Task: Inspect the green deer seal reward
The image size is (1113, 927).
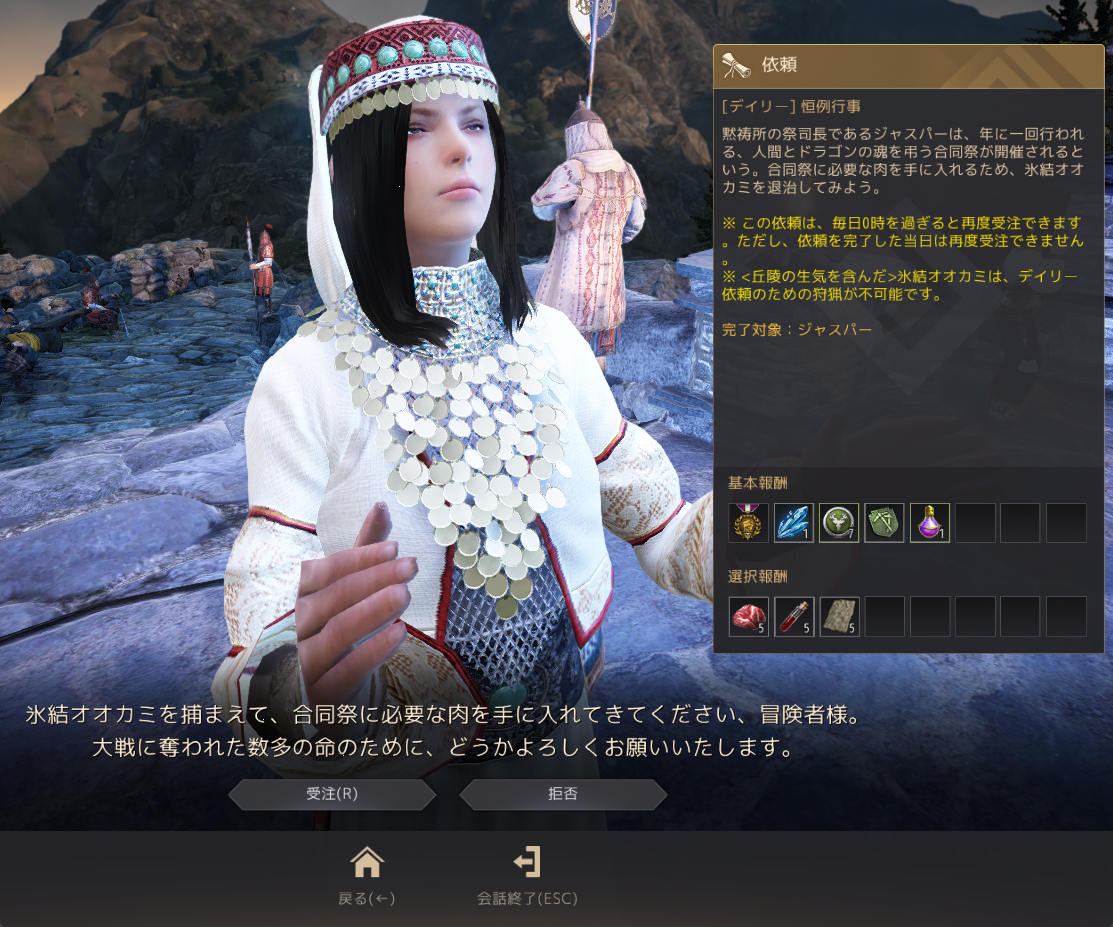Action: point(839,523)
